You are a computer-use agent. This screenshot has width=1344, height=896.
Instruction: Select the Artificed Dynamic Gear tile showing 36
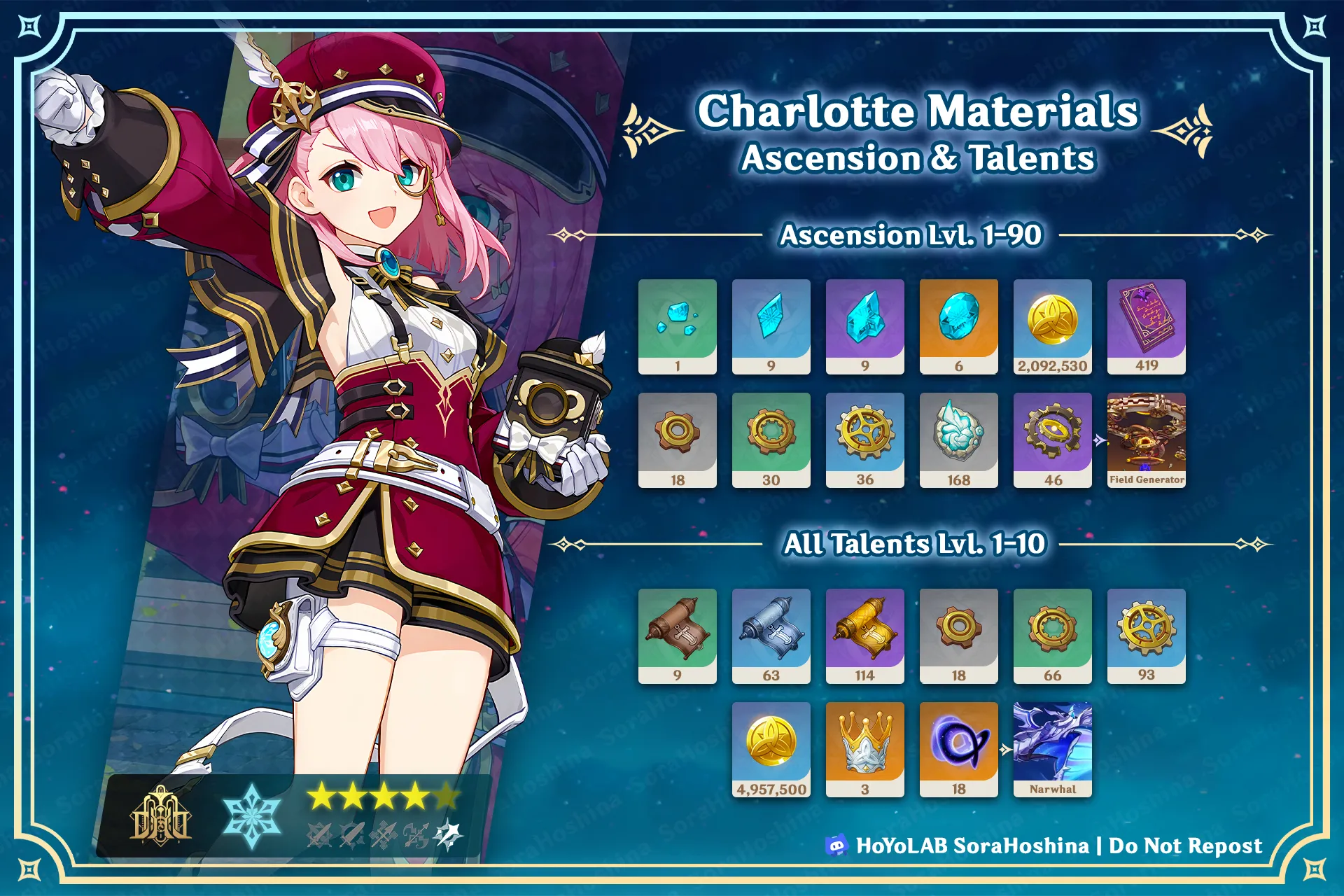coord(864,440)
